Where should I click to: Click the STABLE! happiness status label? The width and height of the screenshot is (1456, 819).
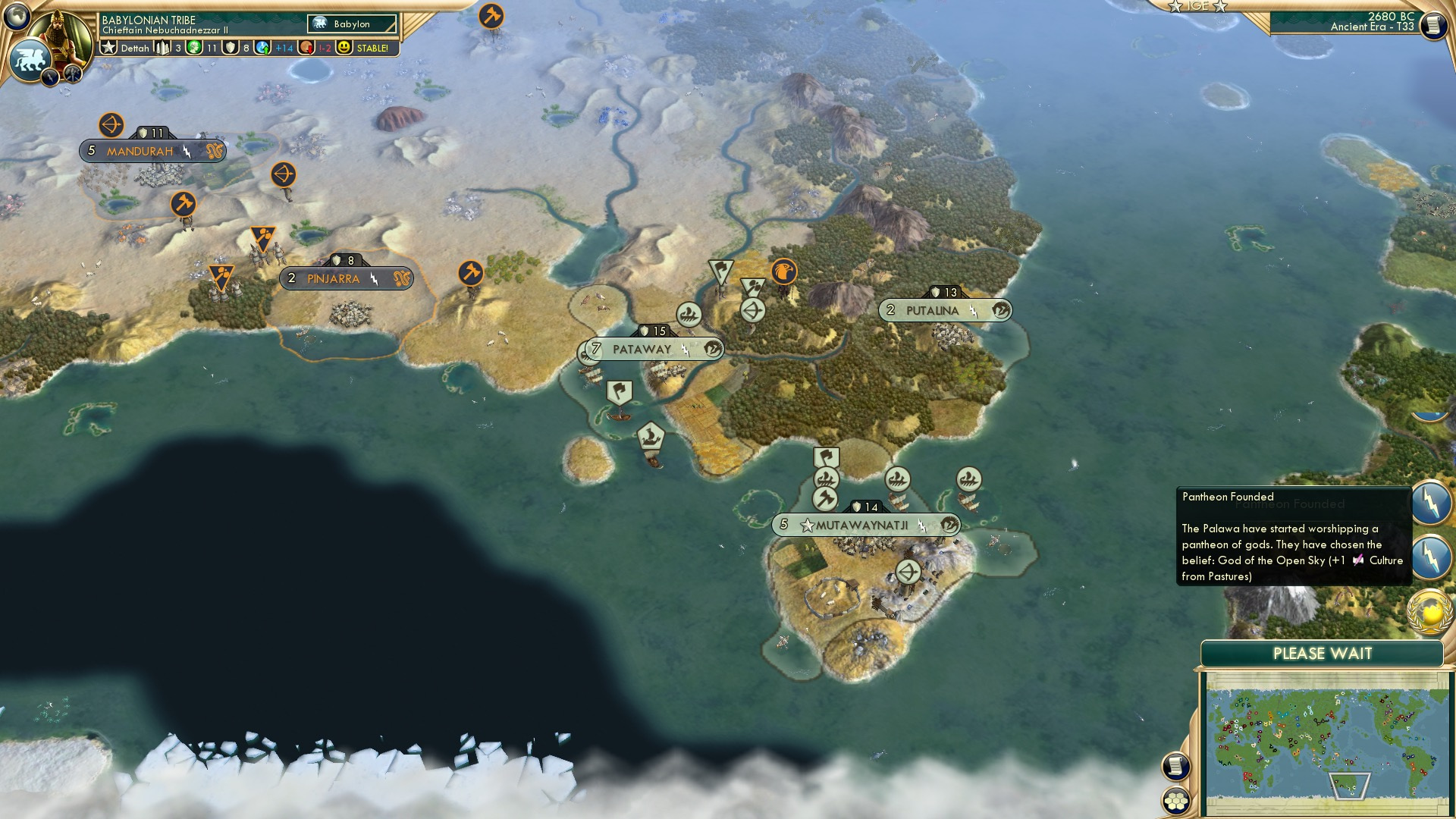(x=371, y=47)
